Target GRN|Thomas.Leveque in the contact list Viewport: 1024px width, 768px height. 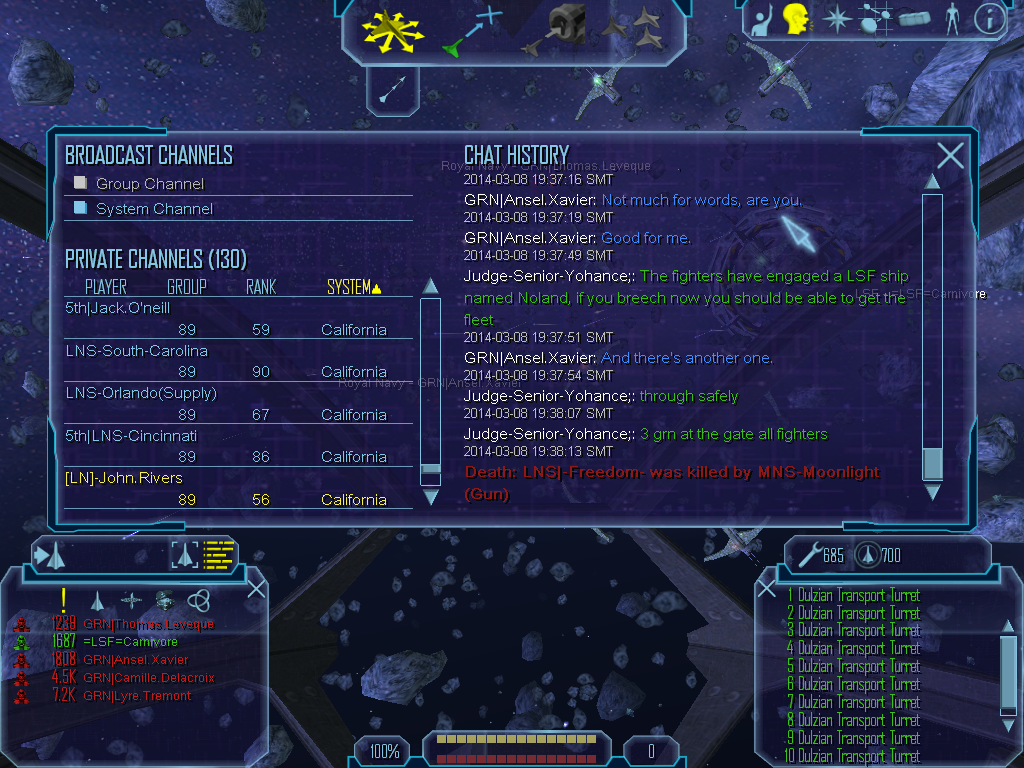point(148,624)
